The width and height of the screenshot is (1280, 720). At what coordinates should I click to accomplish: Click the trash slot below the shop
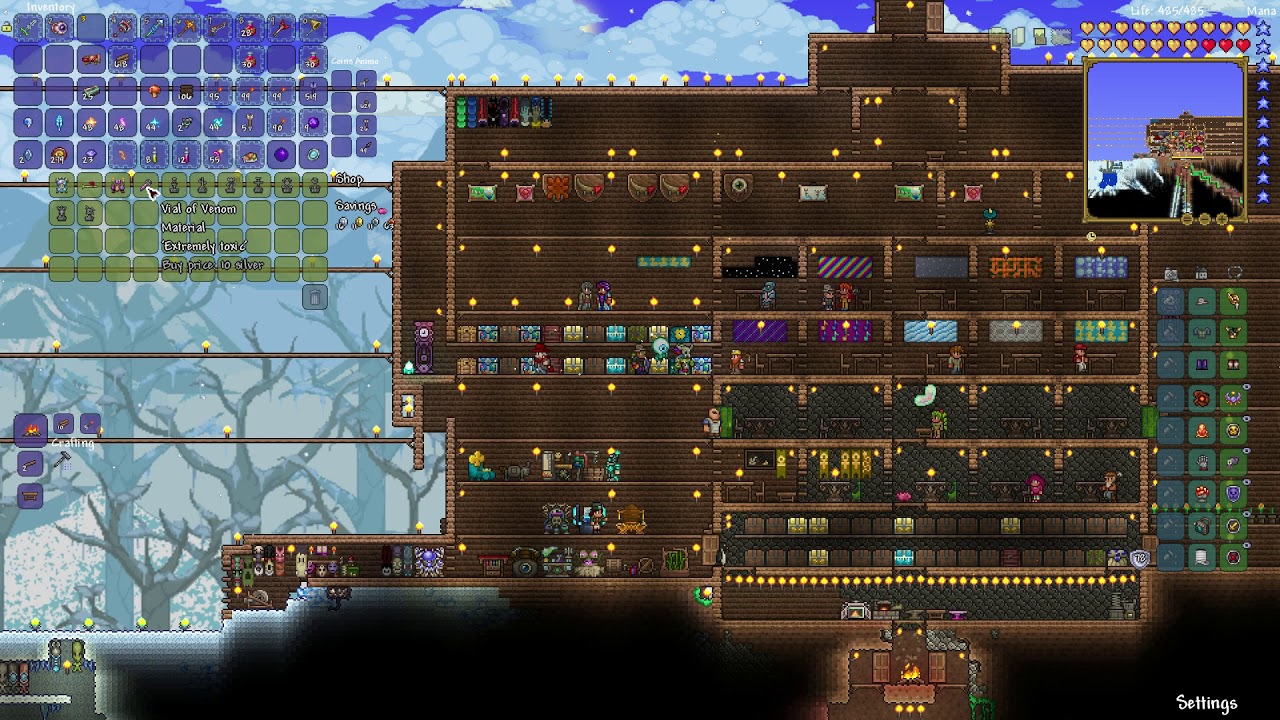[x=316, y=296]
